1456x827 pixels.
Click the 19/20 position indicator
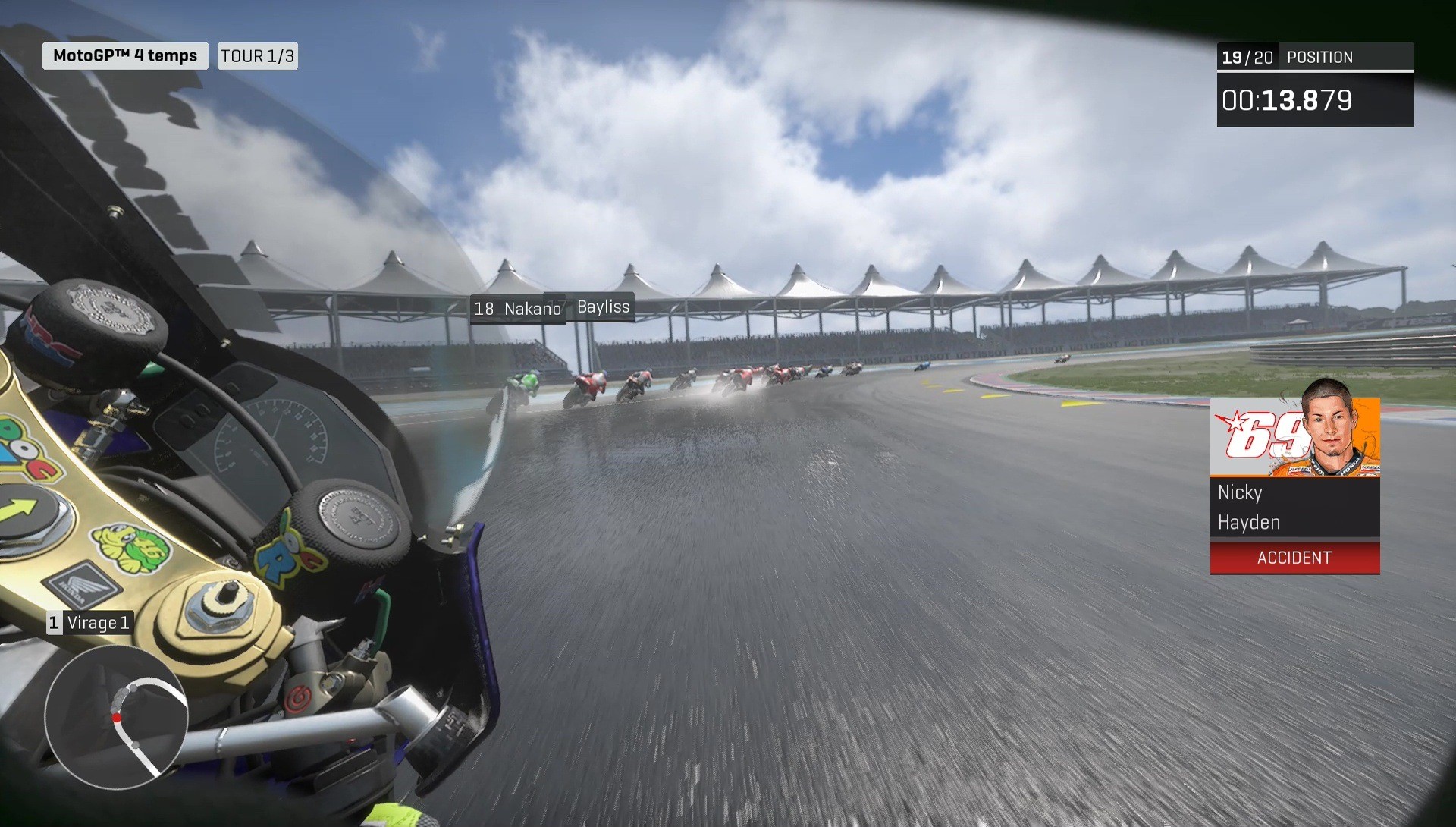[1247, 56]
